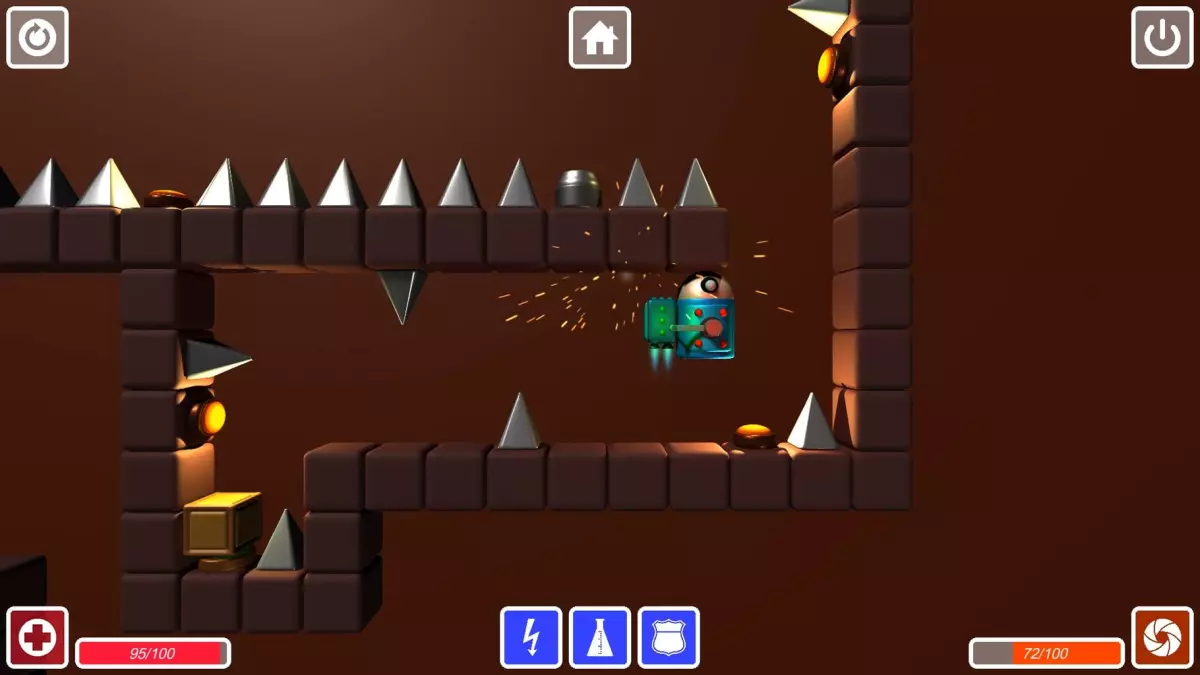1200x675 pixels.
Task: Tap the orange aperture button
Action: coord(1162,637)
